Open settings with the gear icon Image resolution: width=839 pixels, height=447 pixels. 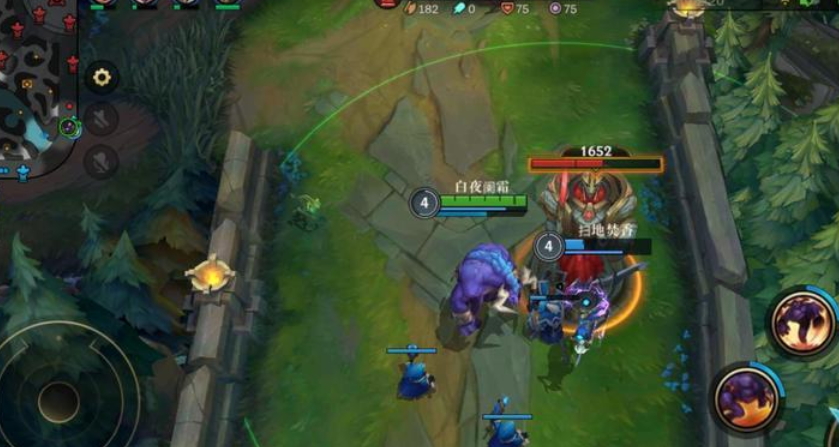(101, 77)
